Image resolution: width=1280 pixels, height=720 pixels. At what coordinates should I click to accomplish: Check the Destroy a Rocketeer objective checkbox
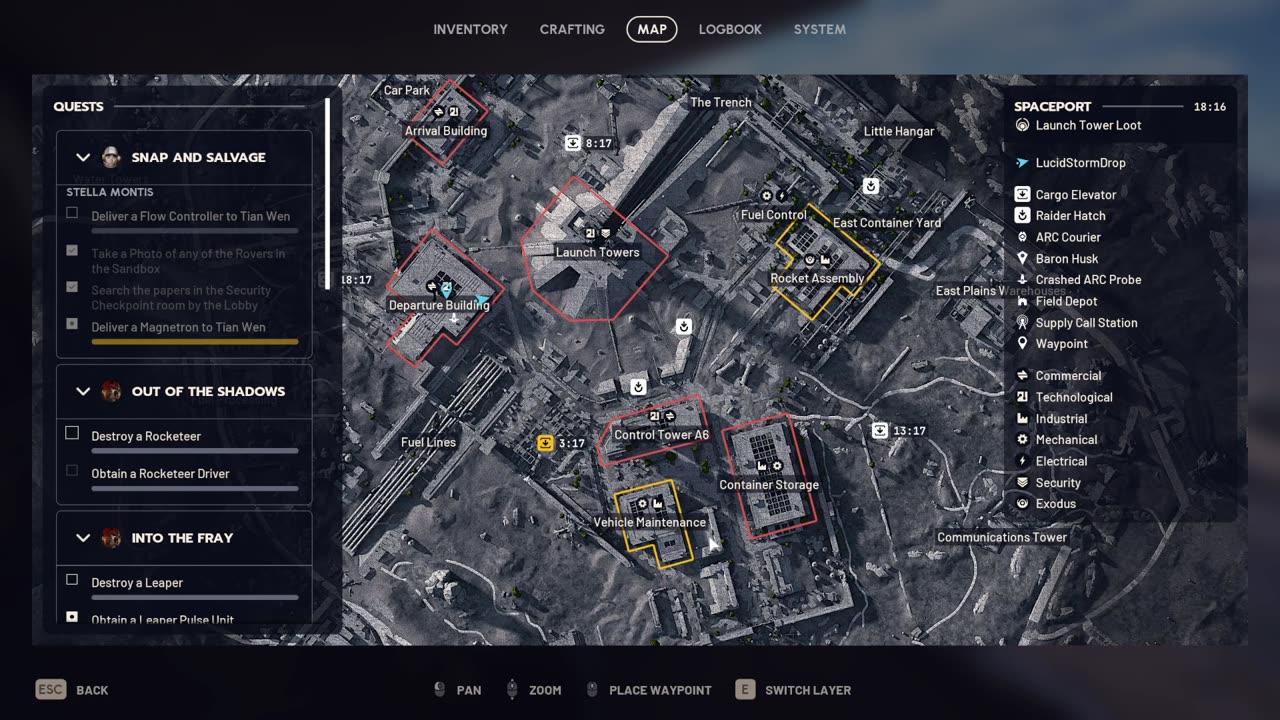click(71, 432)
